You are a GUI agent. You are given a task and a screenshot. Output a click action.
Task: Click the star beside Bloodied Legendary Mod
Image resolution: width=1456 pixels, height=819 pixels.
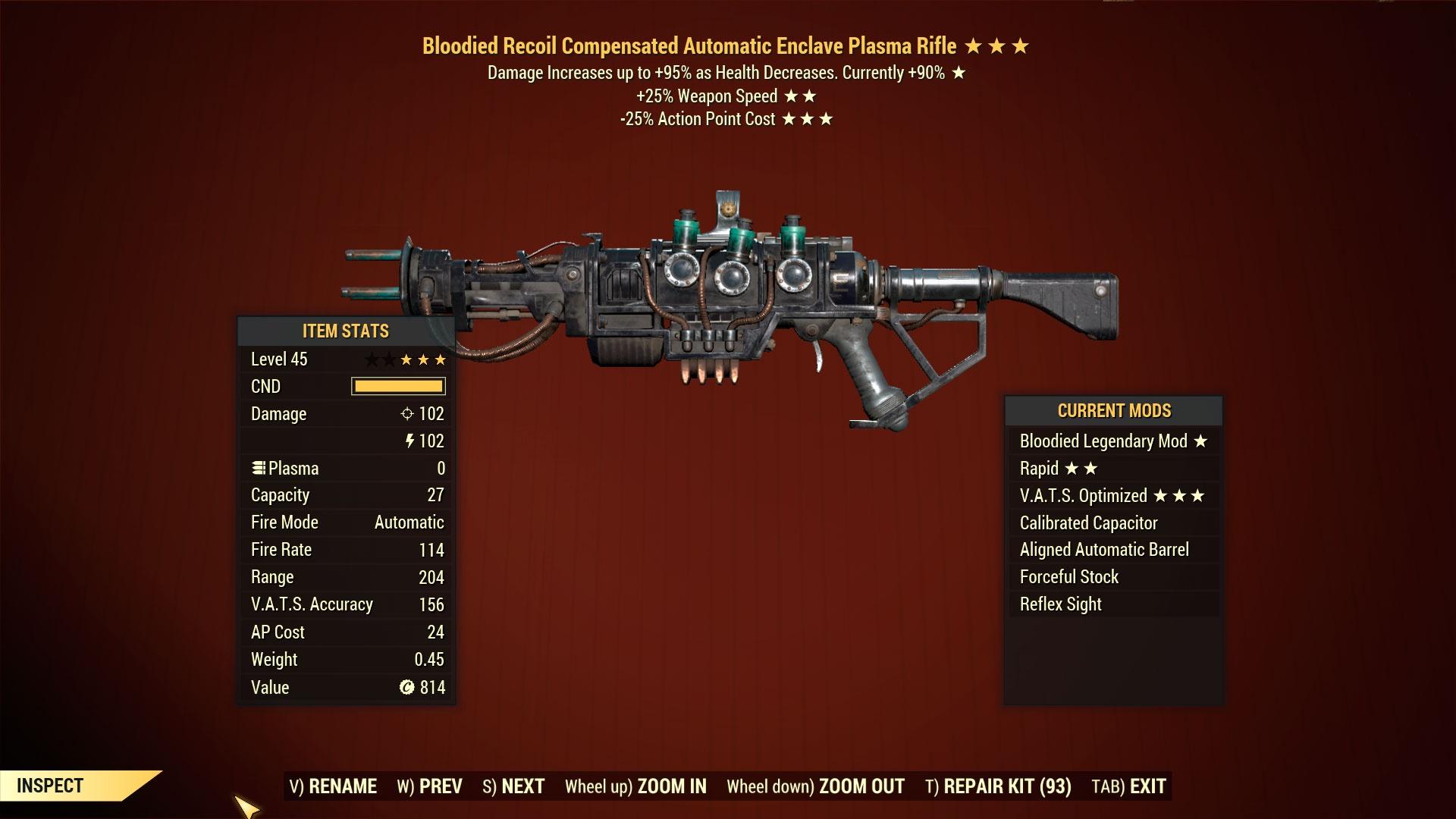pos(1201,441)
